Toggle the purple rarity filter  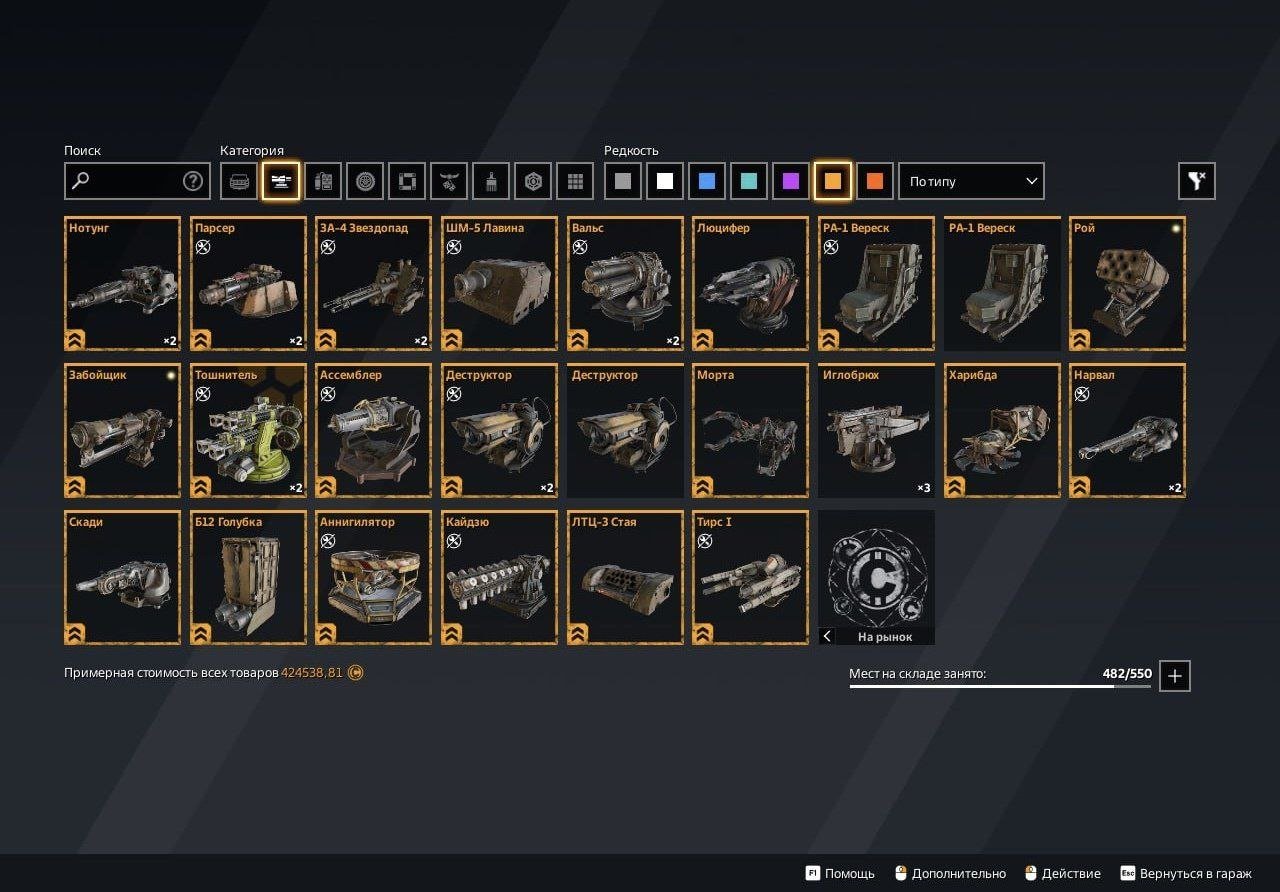coord(791,181)
